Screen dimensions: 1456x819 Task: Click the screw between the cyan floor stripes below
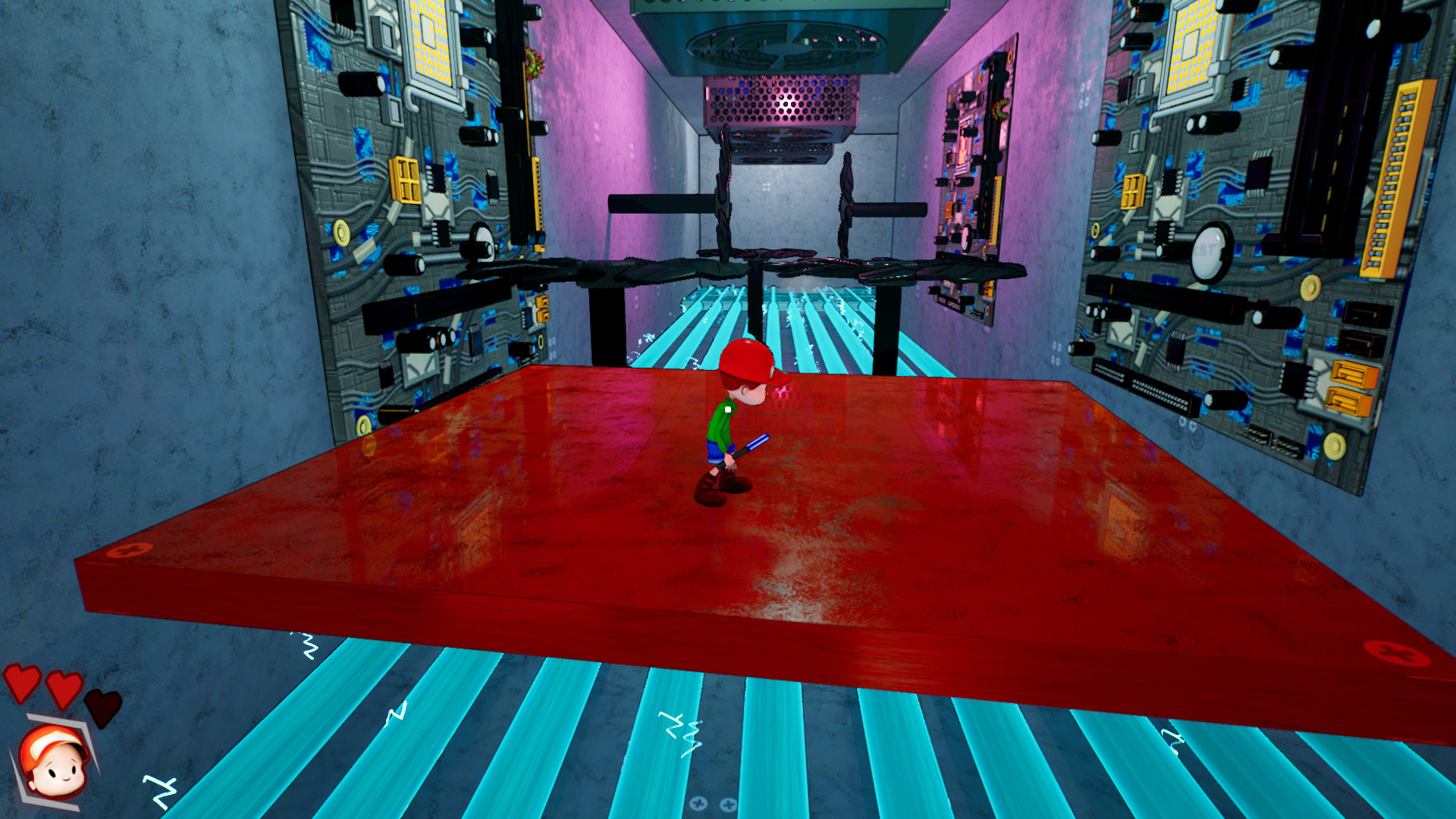coord(698,803)
